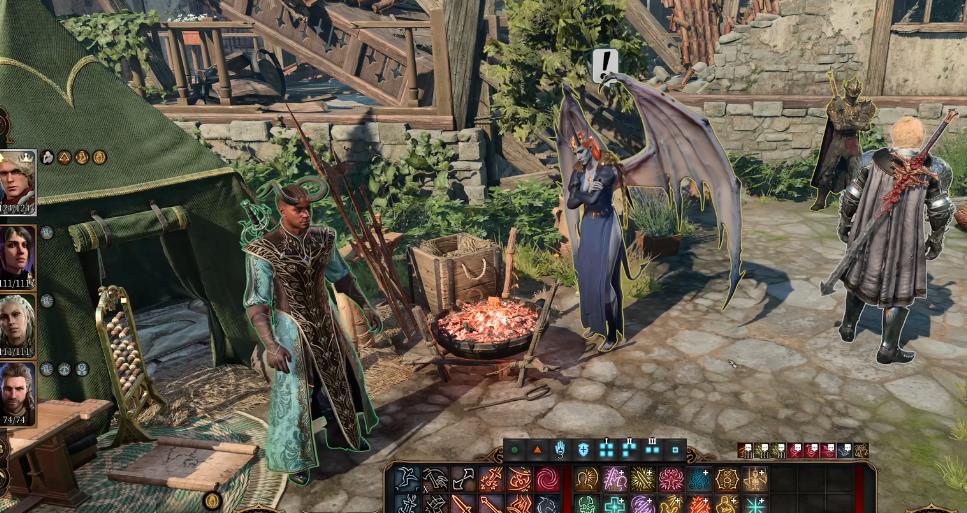This screenshot has width=967, height=513.
Task: Choose the white-haired party member portrait
Action: click(x=18, y=323)
